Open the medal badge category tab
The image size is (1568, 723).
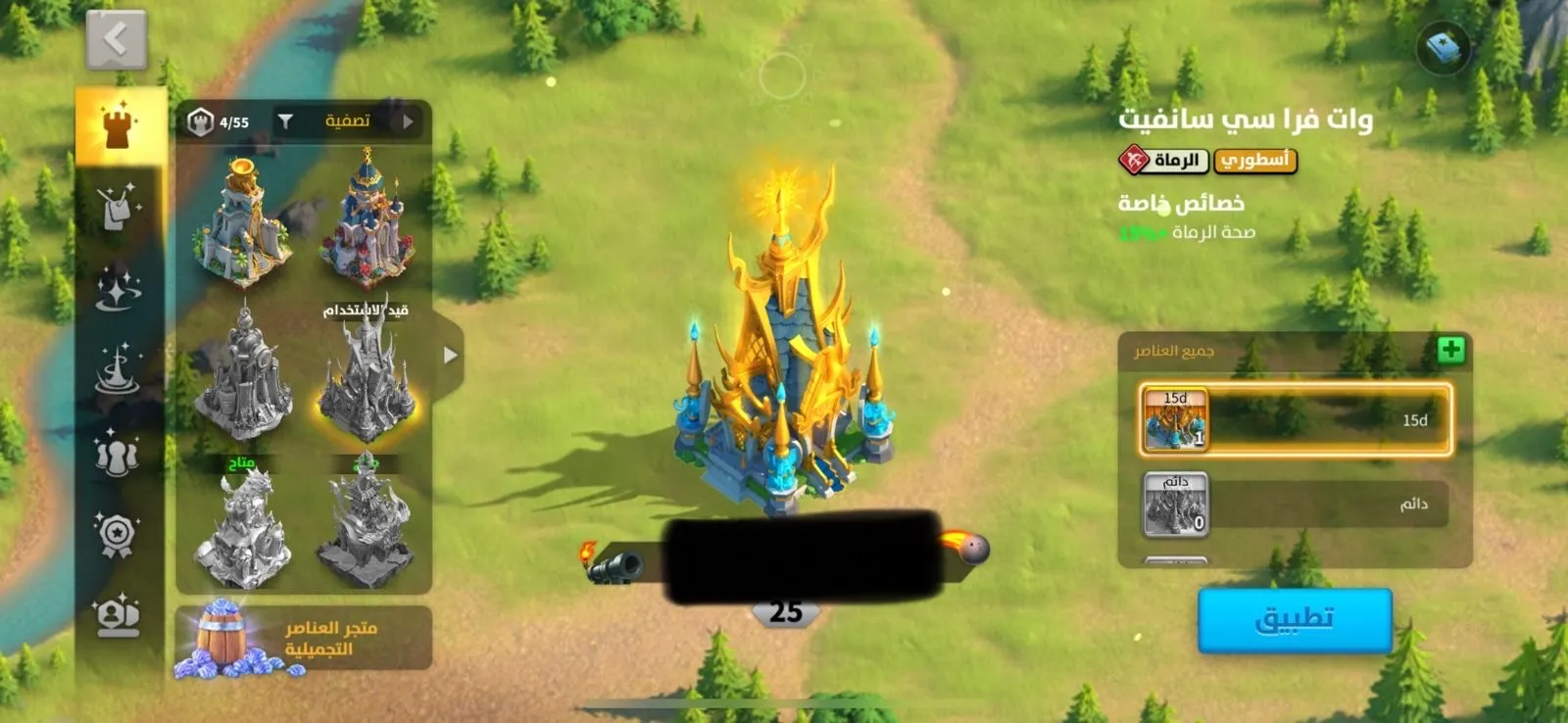pyautogui.click(x=119, y=535)
